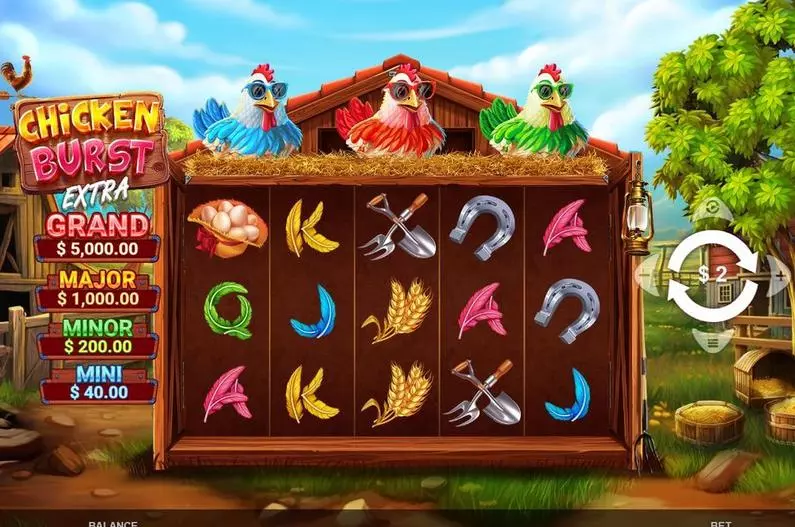
Task: Decrease the bet with the minus button
Action: 648,274
